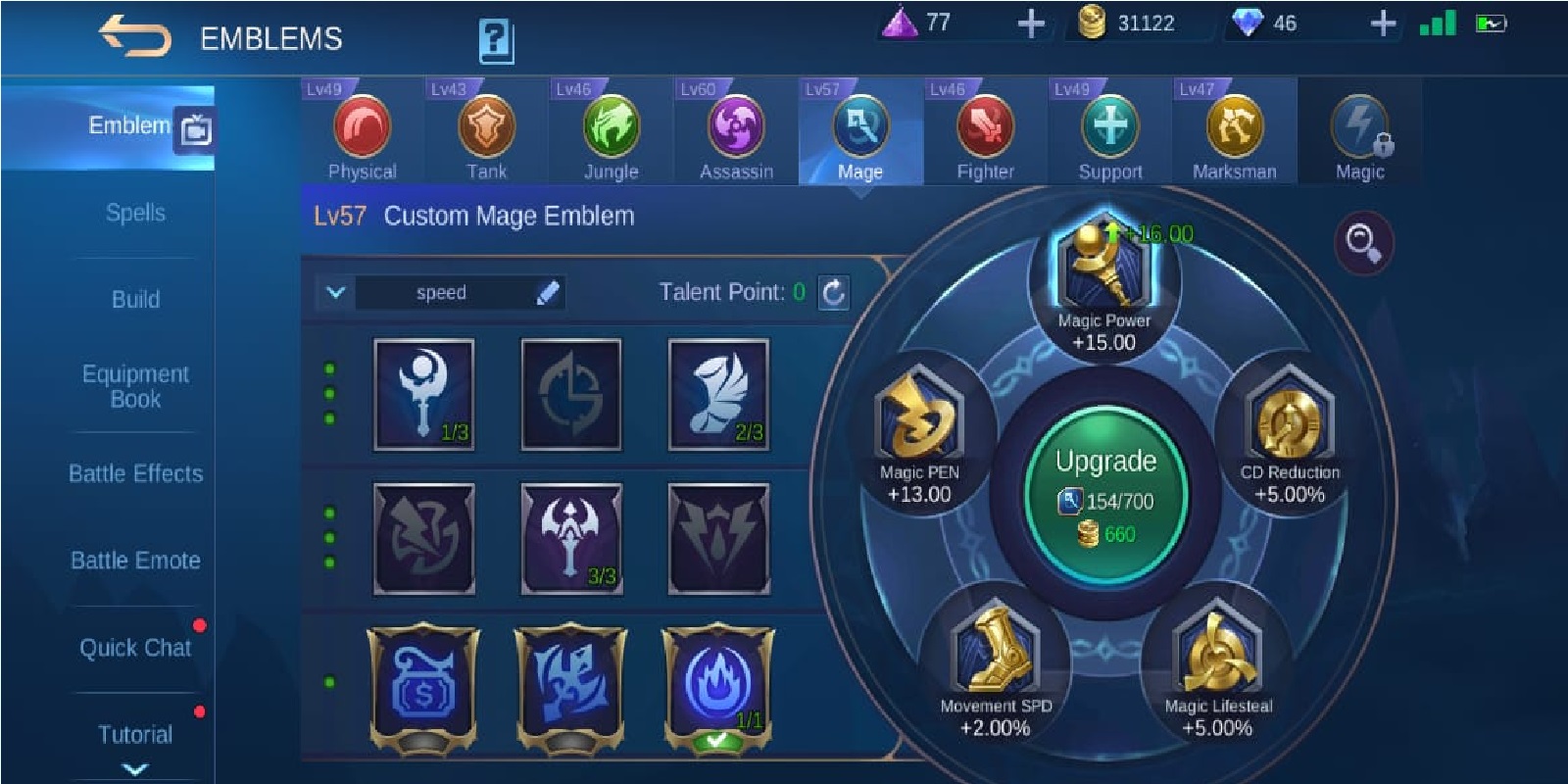Open the CD Reduction attribute
The width and height of the screenshot is (1568, 784).
point(1290,421)
